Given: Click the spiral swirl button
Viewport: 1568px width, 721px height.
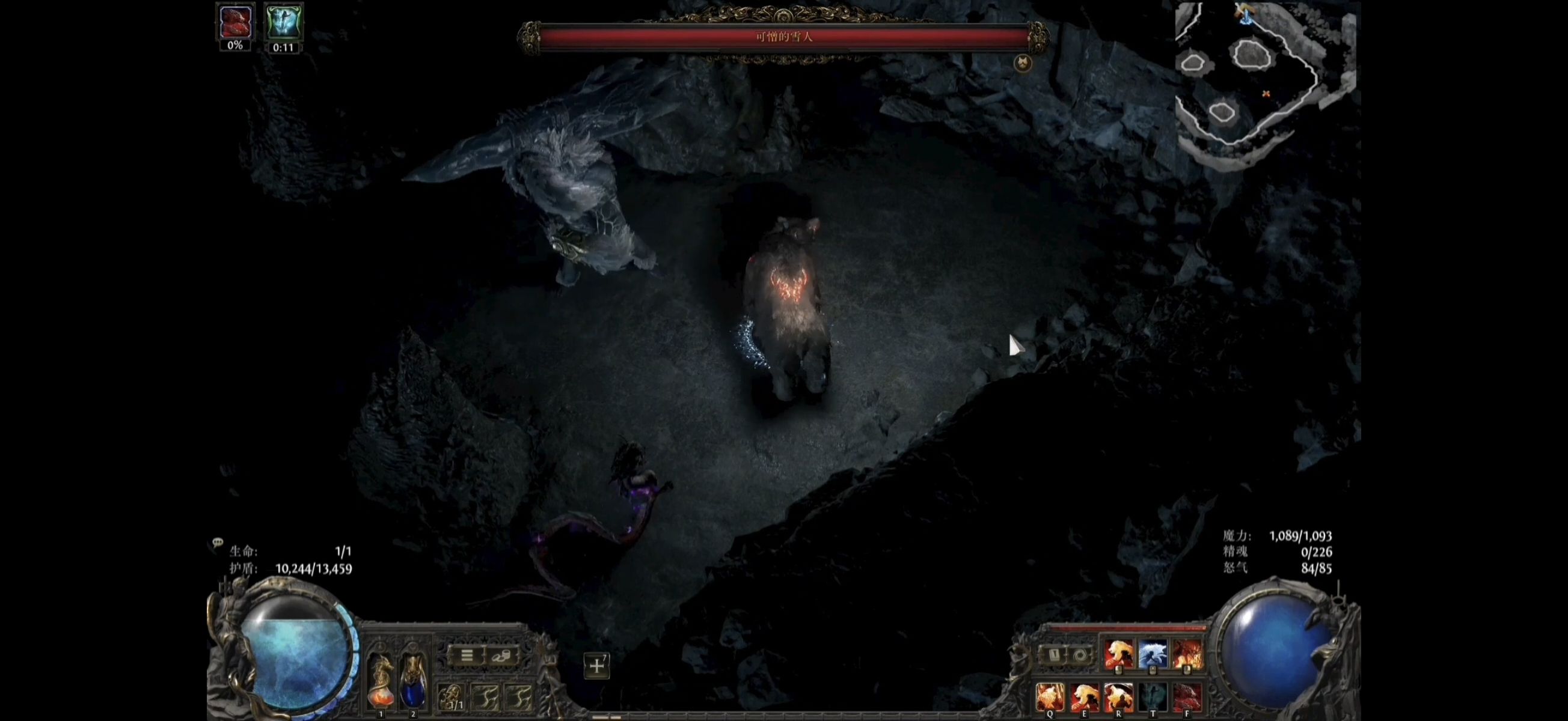Looking at the screenshot, I should point(1080,656).
